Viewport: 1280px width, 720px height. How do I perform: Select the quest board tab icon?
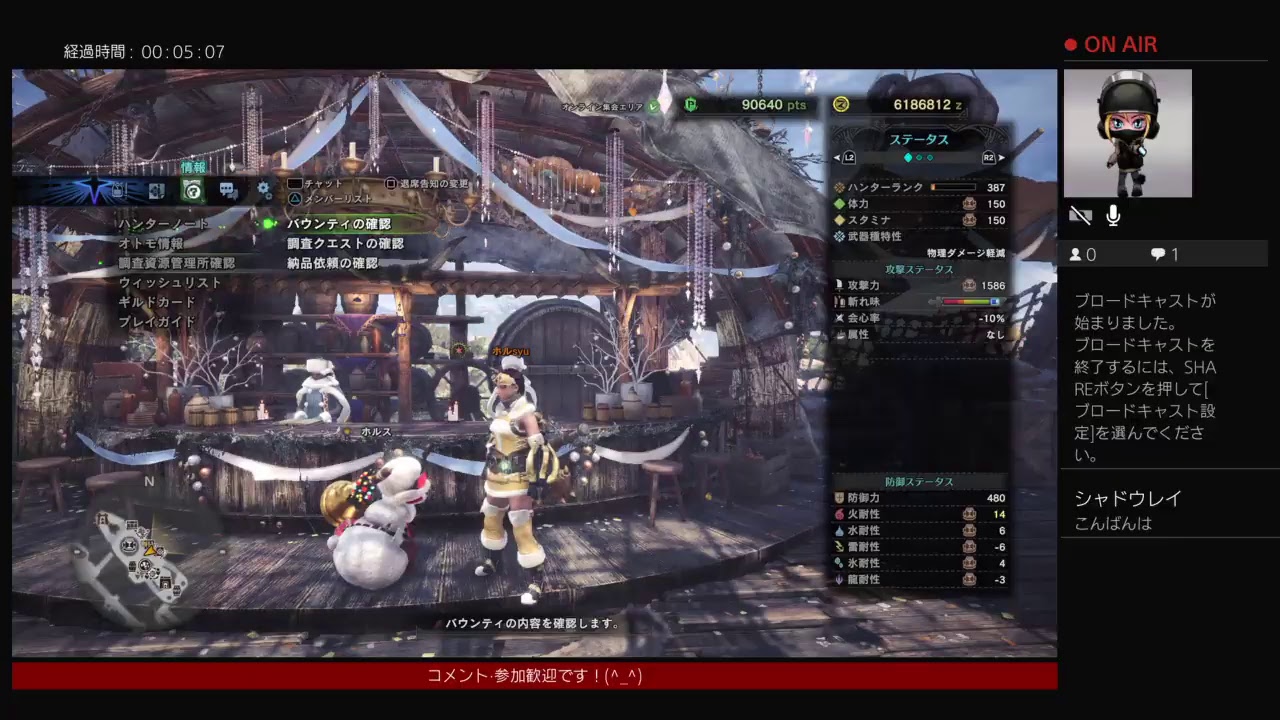156,190
